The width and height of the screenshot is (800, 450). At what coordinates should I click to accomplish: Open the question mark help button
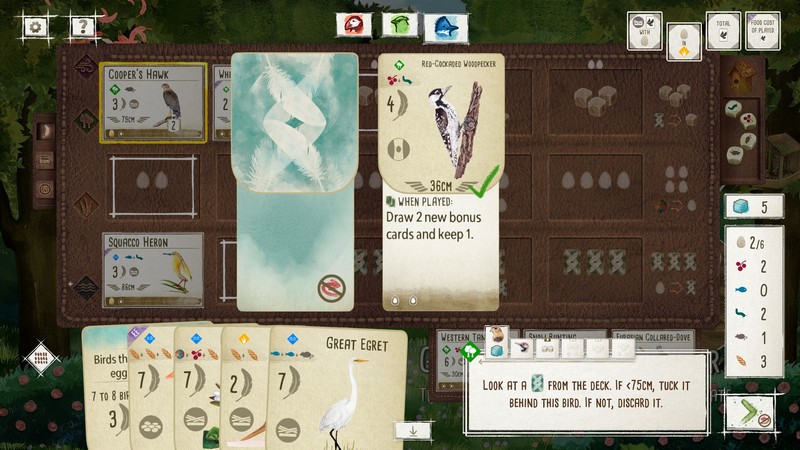pos(82,27)
